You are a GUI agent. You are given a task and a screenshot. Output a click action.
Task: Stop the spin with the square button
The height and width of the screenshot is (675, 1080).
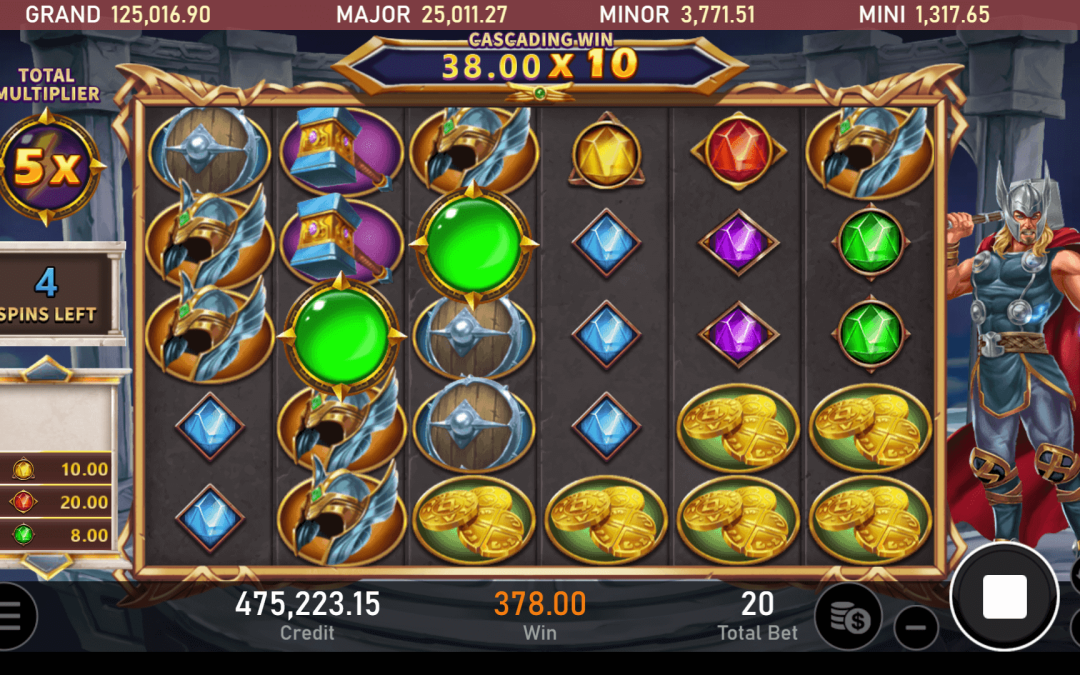pos(1004,597)
